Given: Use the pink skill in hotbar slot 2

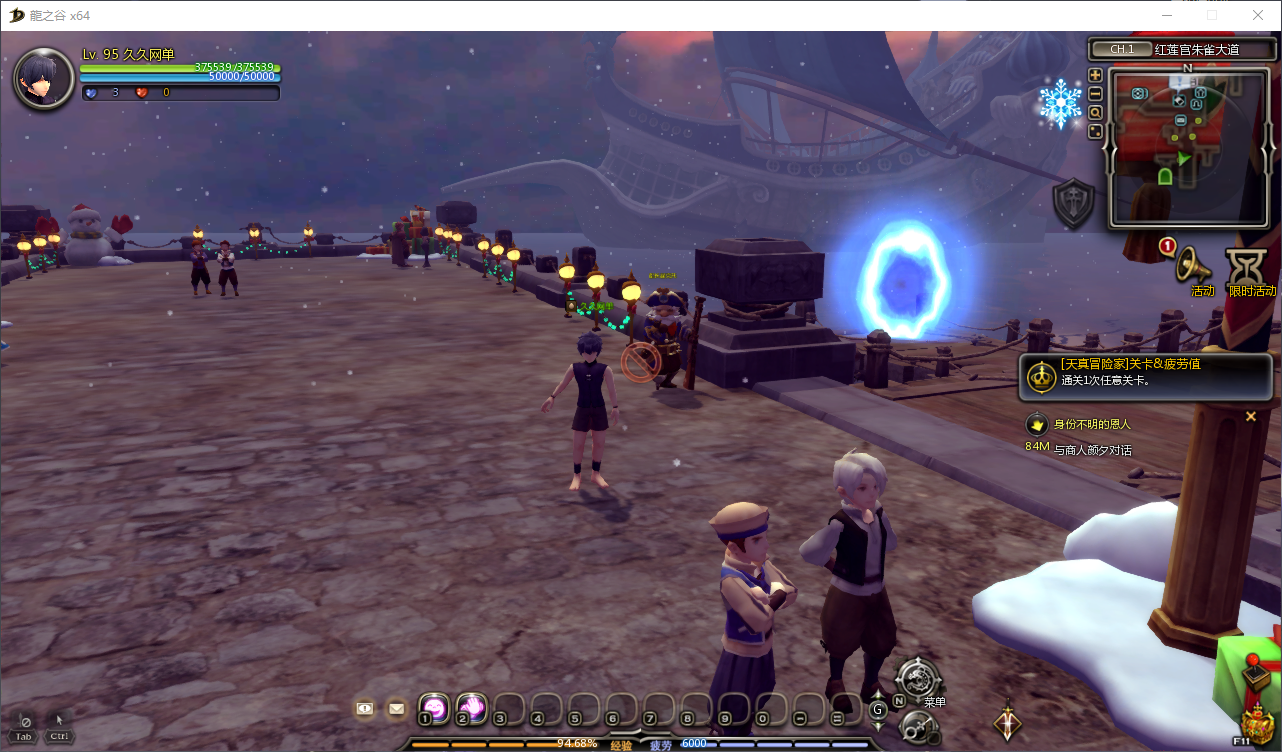Looking at the screenshot, I should 471,707.
